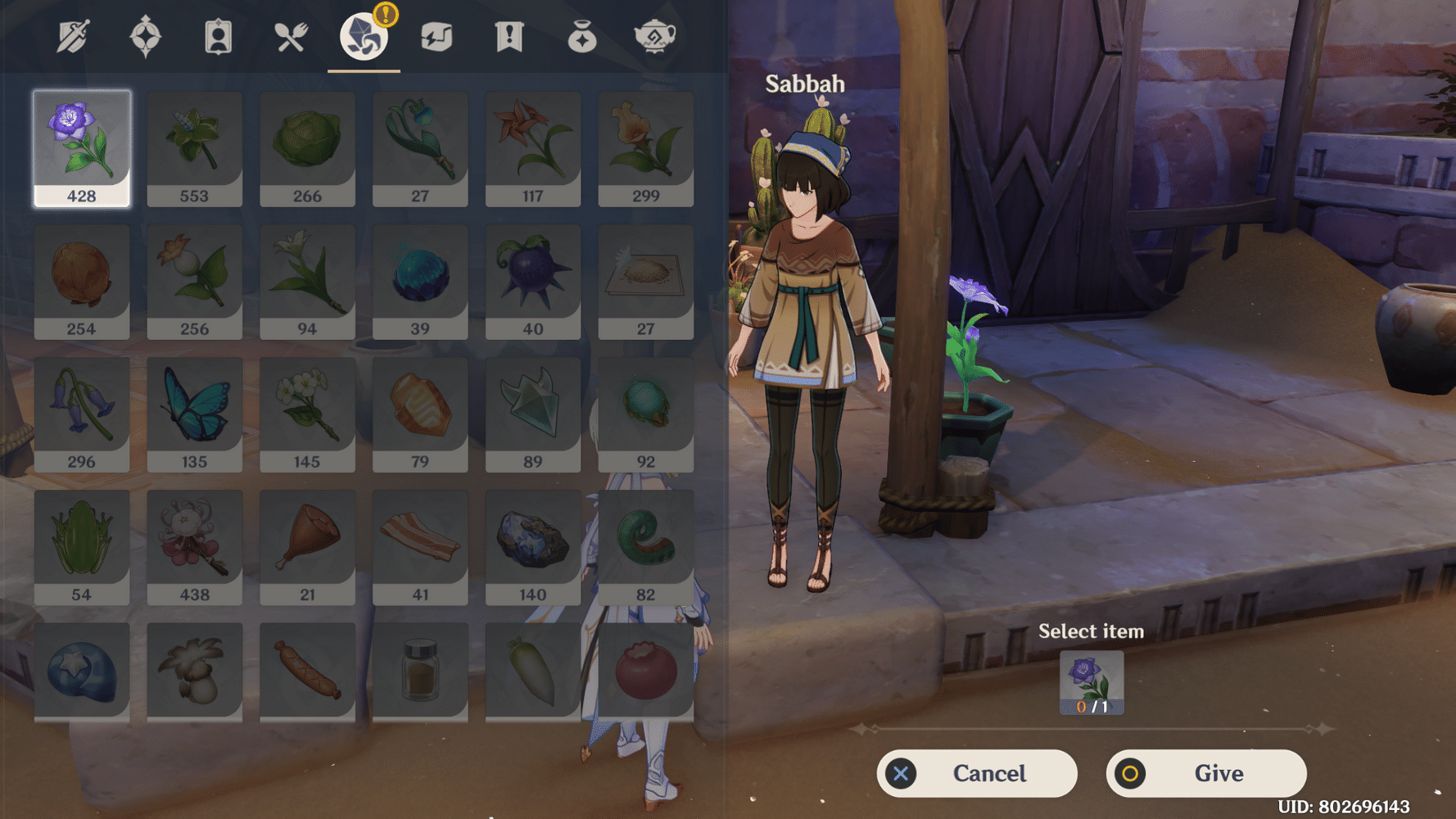Open the Precious Items pouch tab

tap(581, 35)
